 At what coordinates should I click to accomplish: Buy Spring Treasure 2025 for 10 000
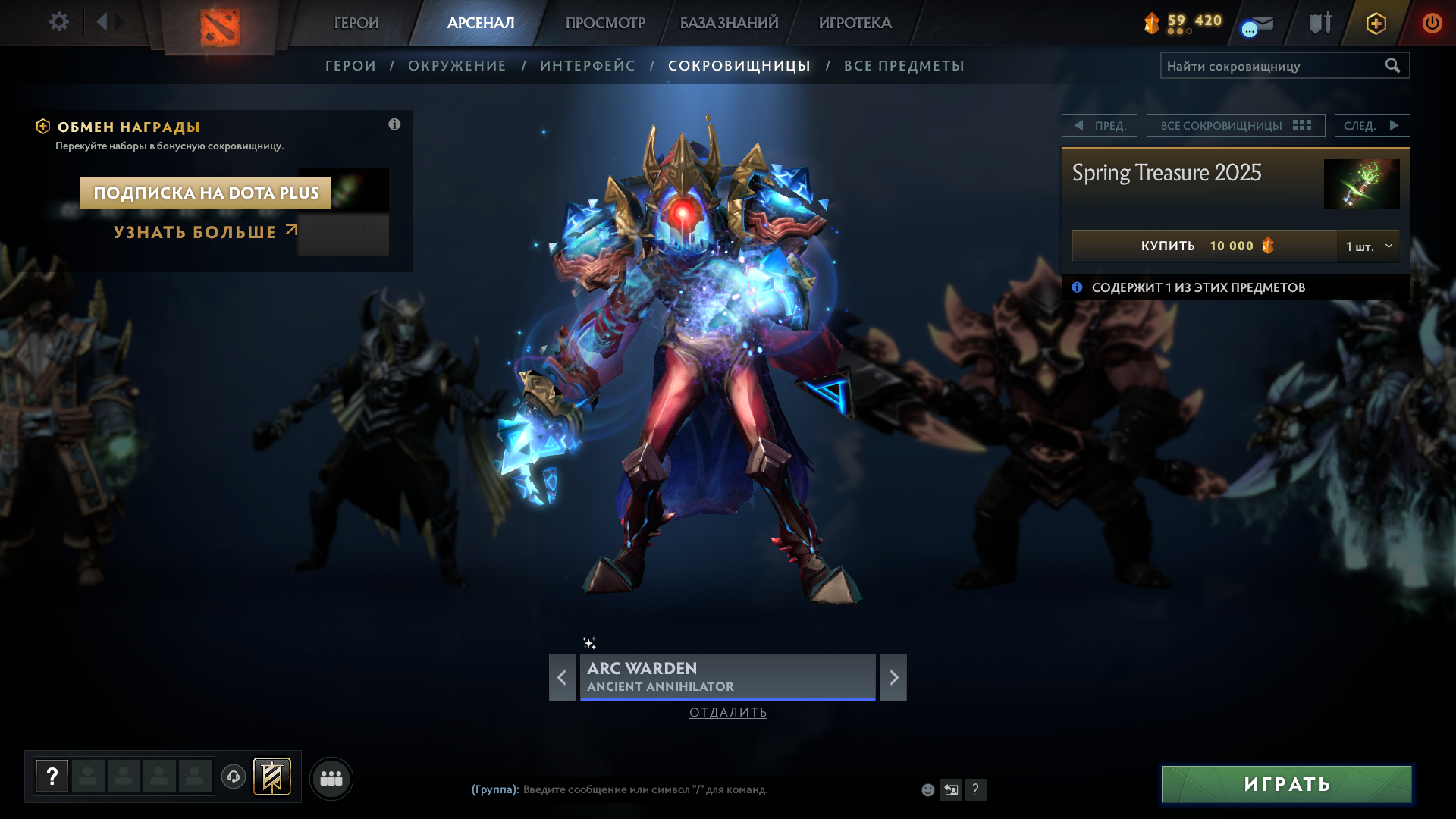tap(1204, 246)
